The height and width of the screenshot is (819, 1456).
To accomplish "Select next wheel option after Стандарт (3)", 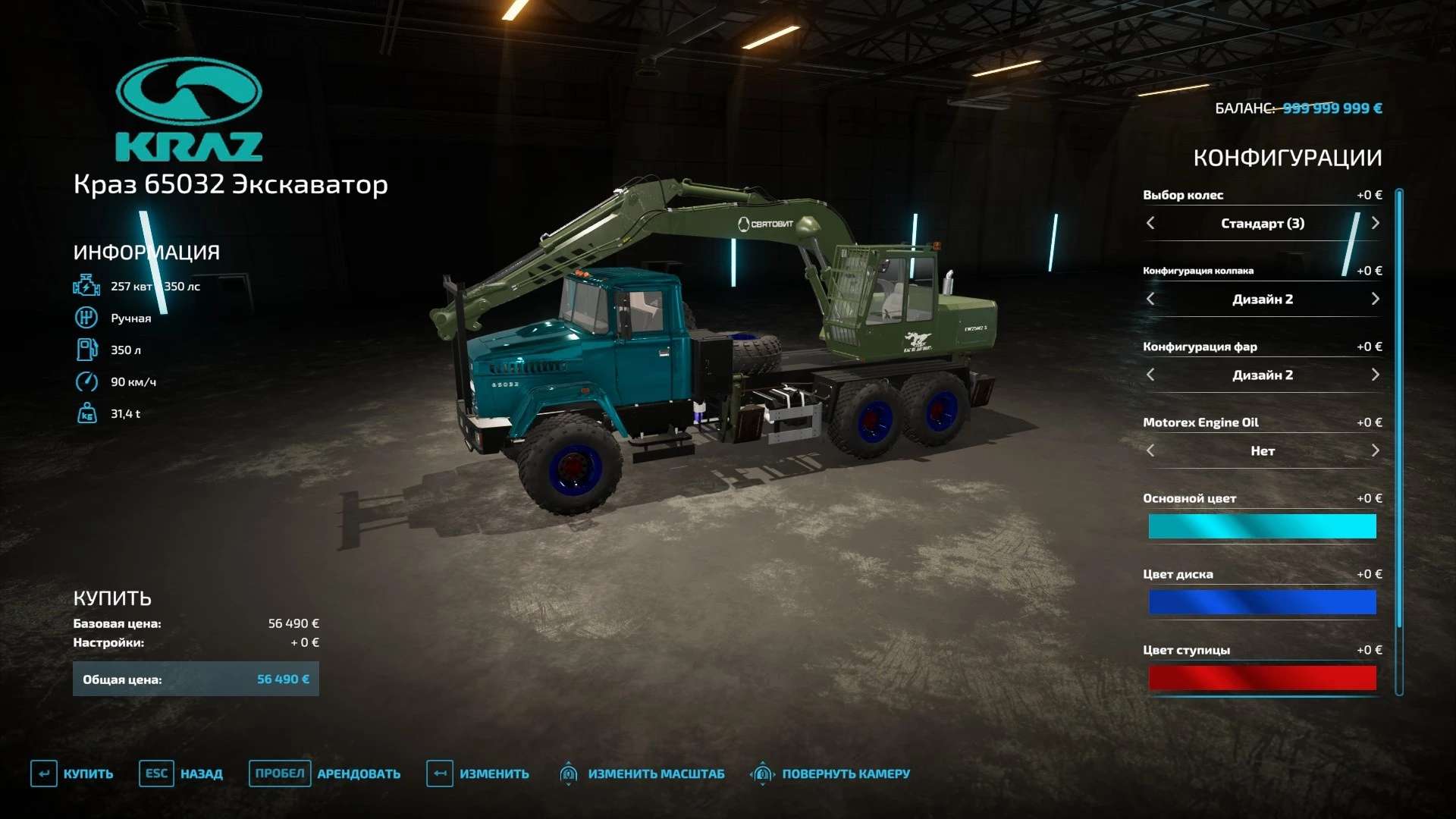I will tap(1375, 223).
